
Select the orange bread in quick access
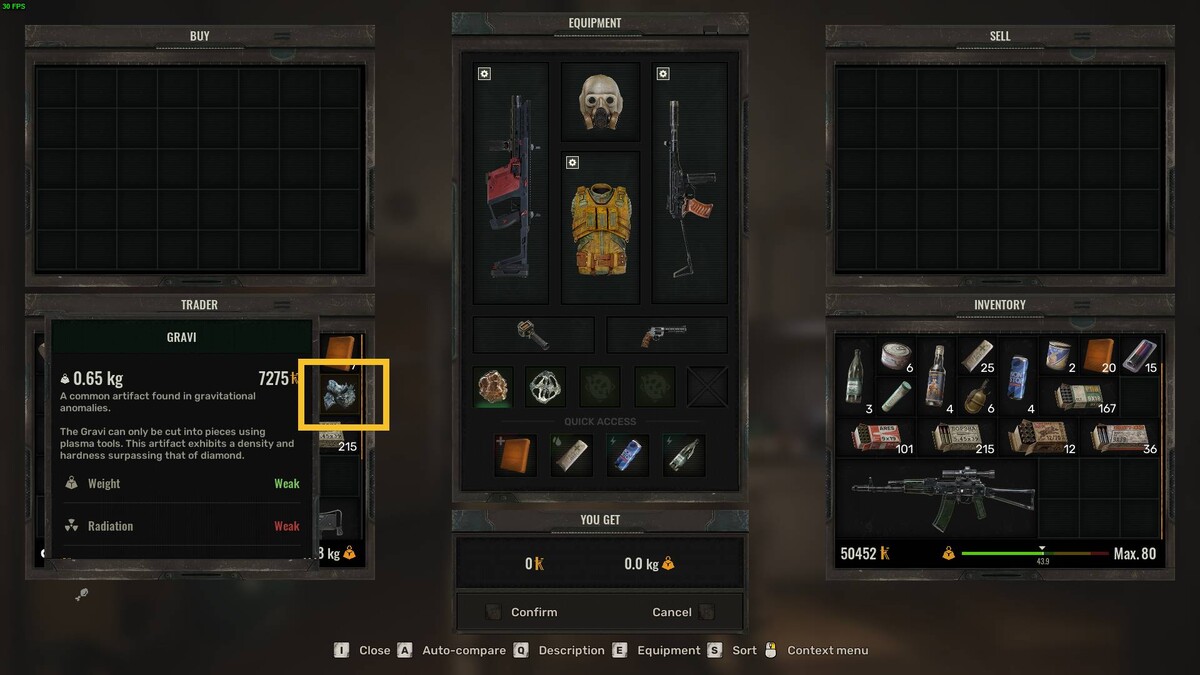point(515,455)
